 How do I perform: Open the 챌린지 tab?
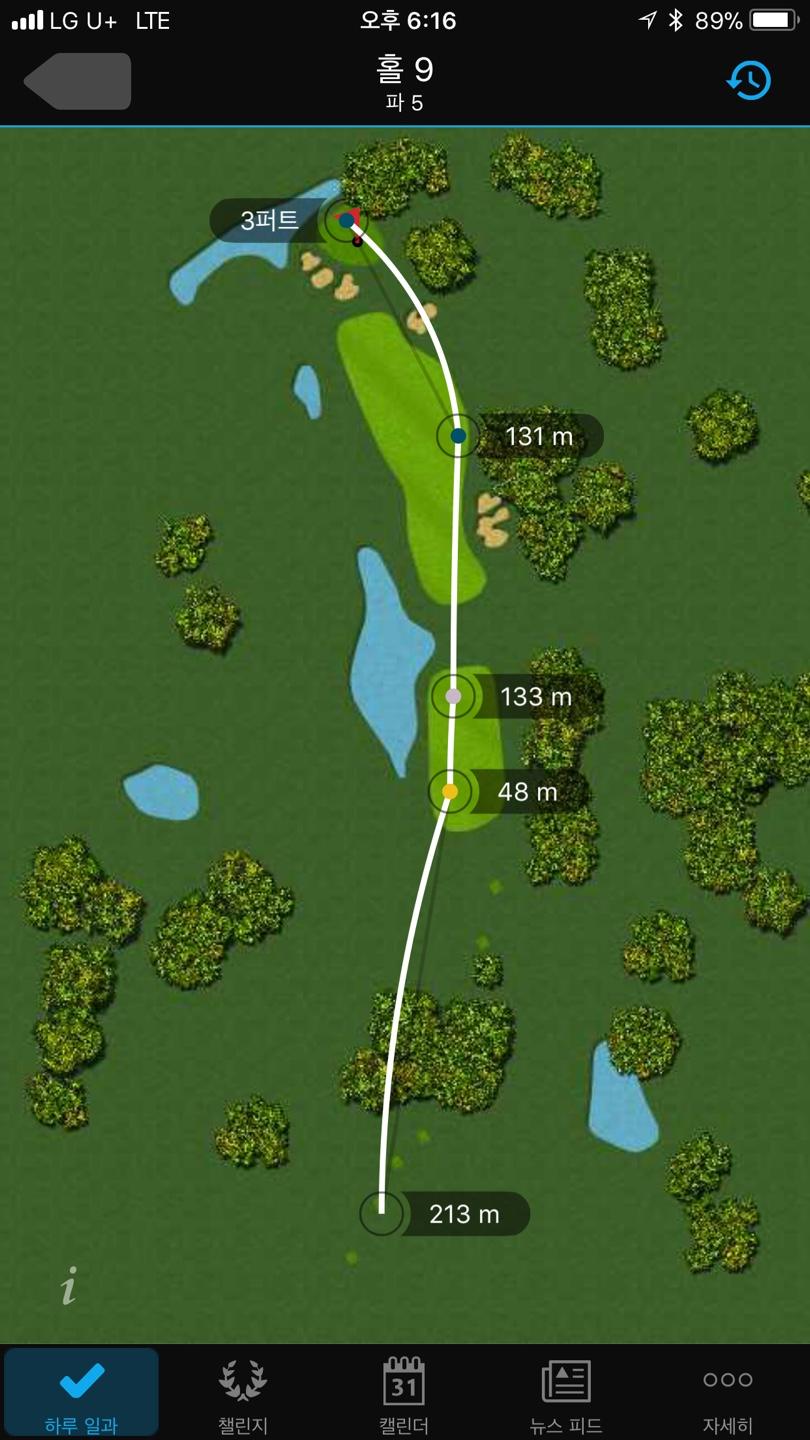coord(243,1393)
